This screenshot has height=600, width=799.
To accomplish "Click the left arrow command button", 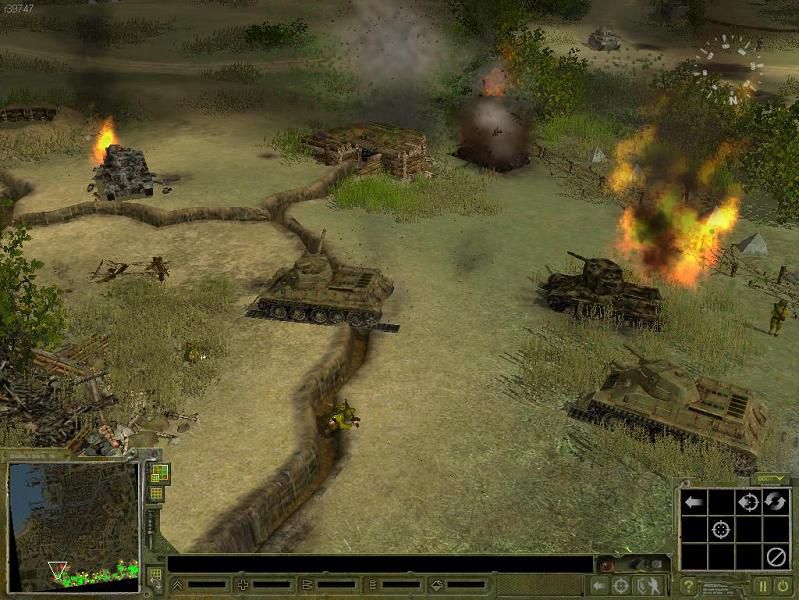I will [x=692, y=502].
